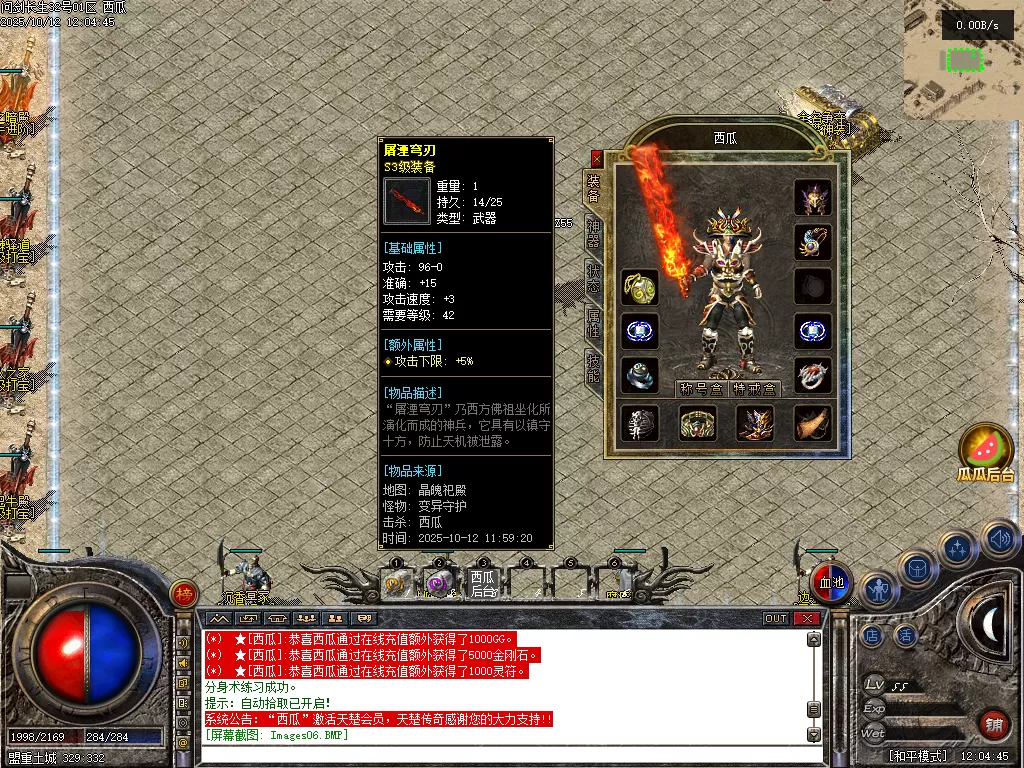Close the character equipment panel
The image size is (1024, 768).
point(597,158)
